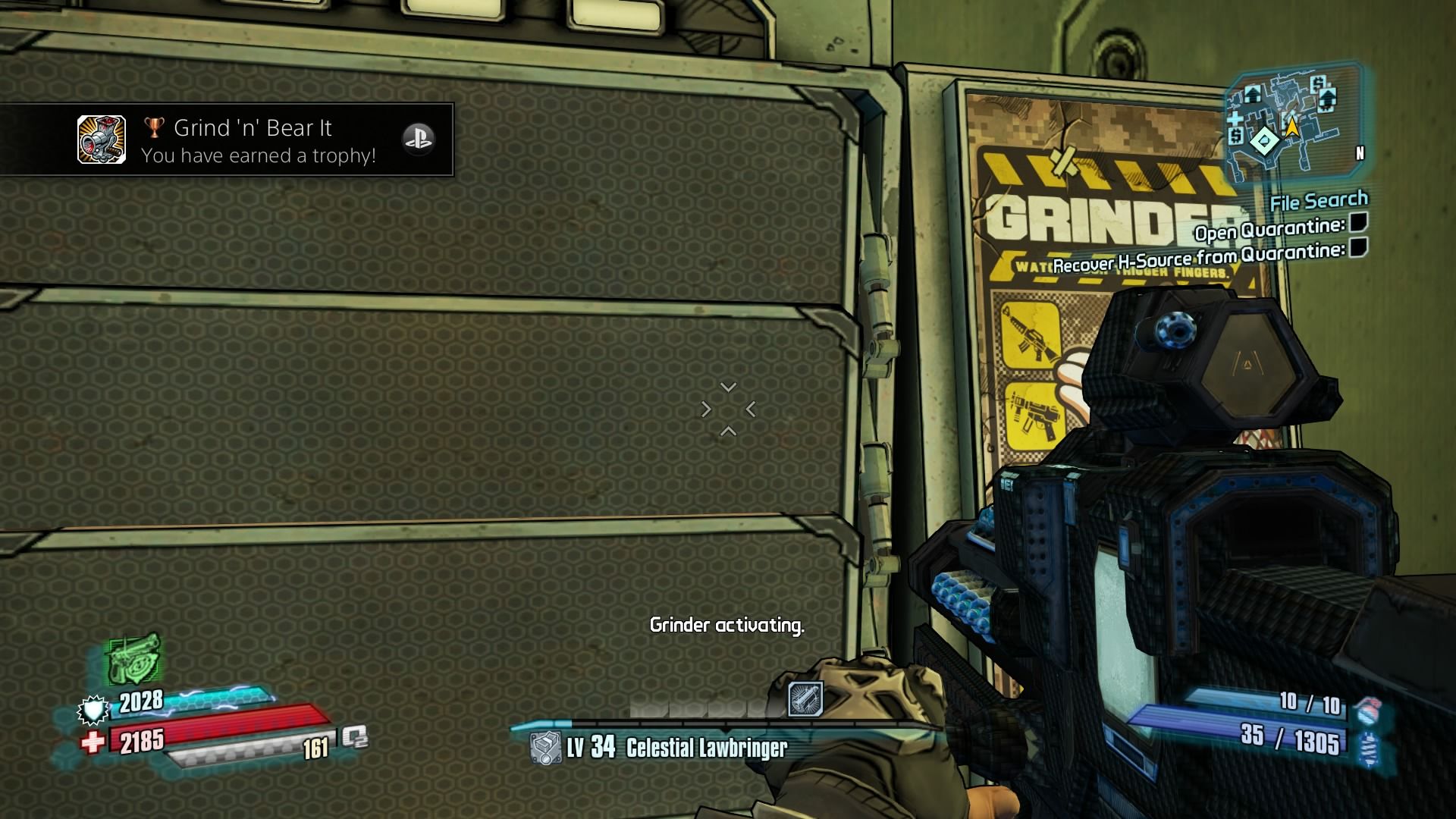This screenshot has height=819, width=1456.
Task: Check the Open Quarantine objective box
Action: (1358, 222)
